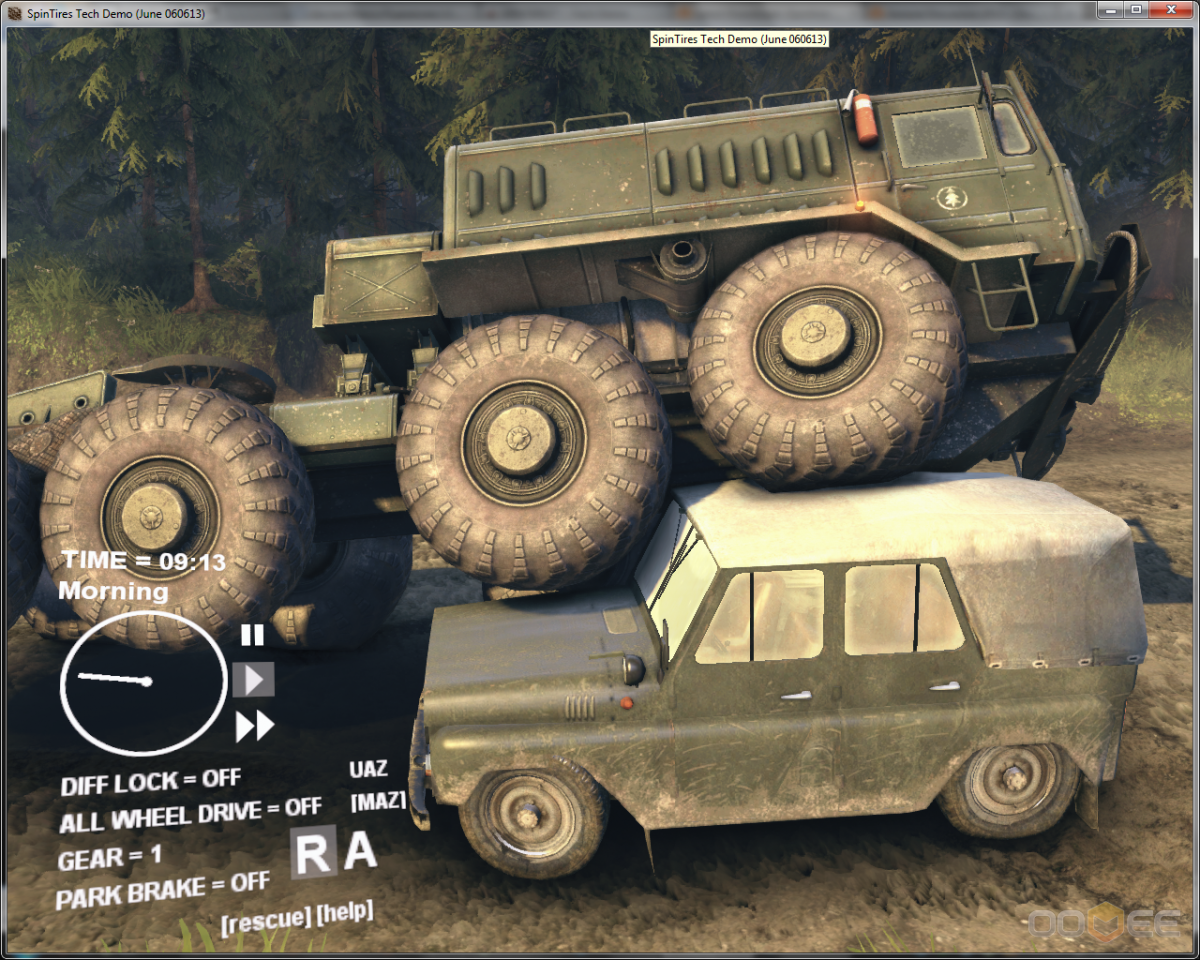Open the [help] screen
1200x960 pixels.
344,911
